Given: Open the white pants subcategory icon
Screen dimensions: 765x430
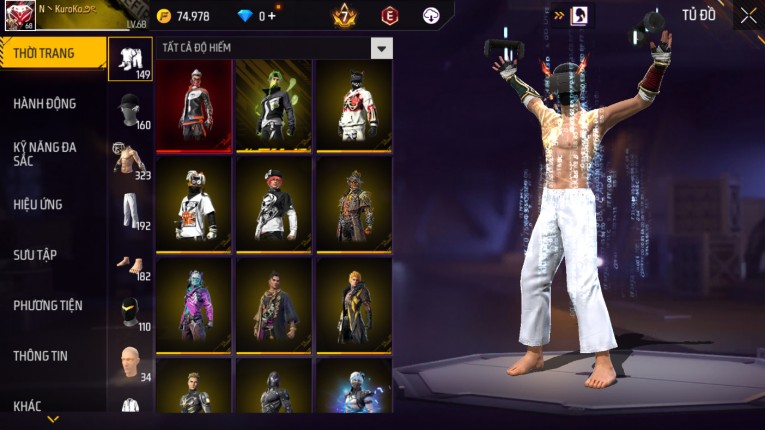Looking at the screenshot, I should pyautogui.click(x=130, y=211).
